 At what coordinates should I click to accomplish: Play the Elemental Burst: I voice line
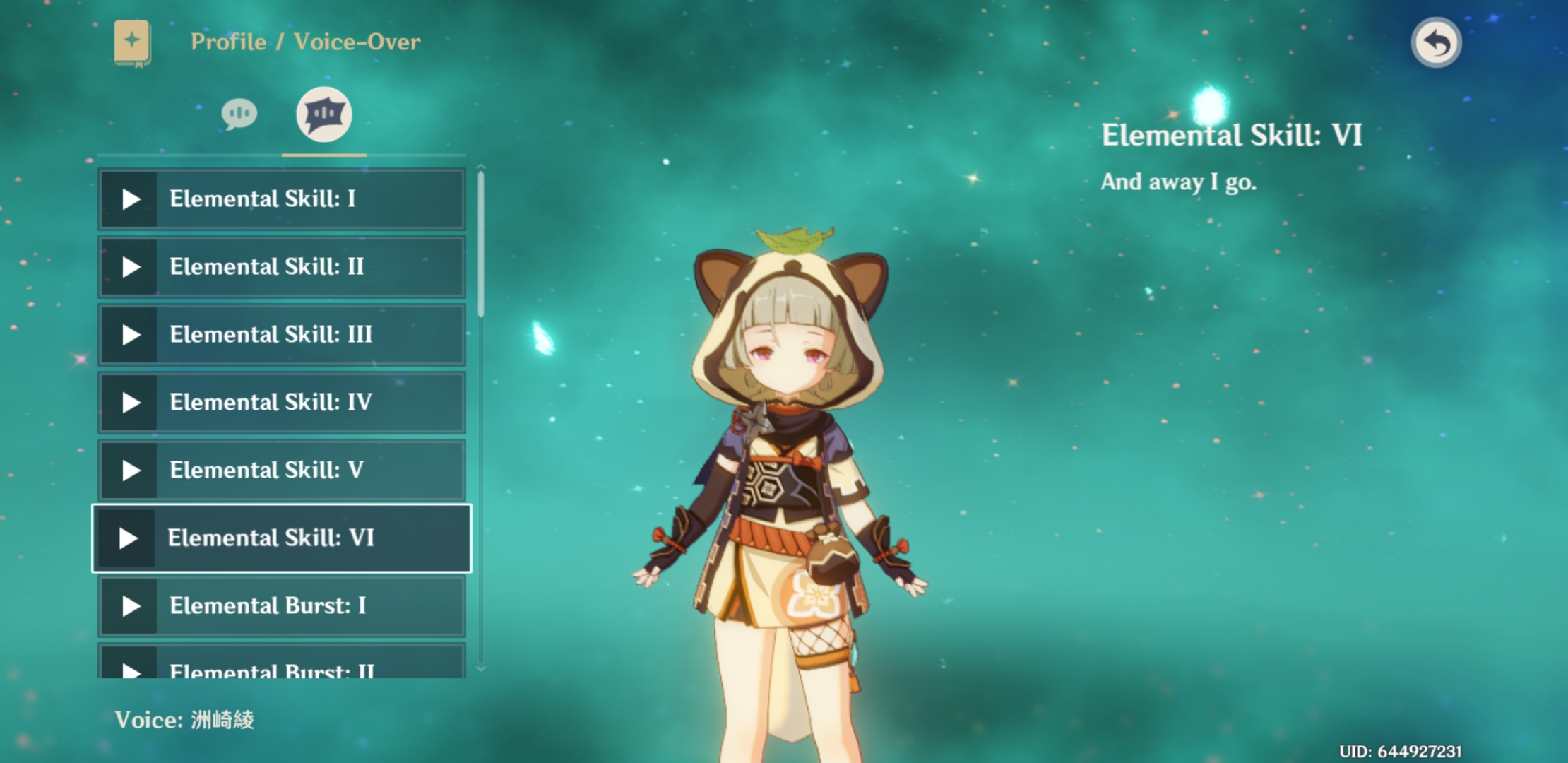coord(131,606)
